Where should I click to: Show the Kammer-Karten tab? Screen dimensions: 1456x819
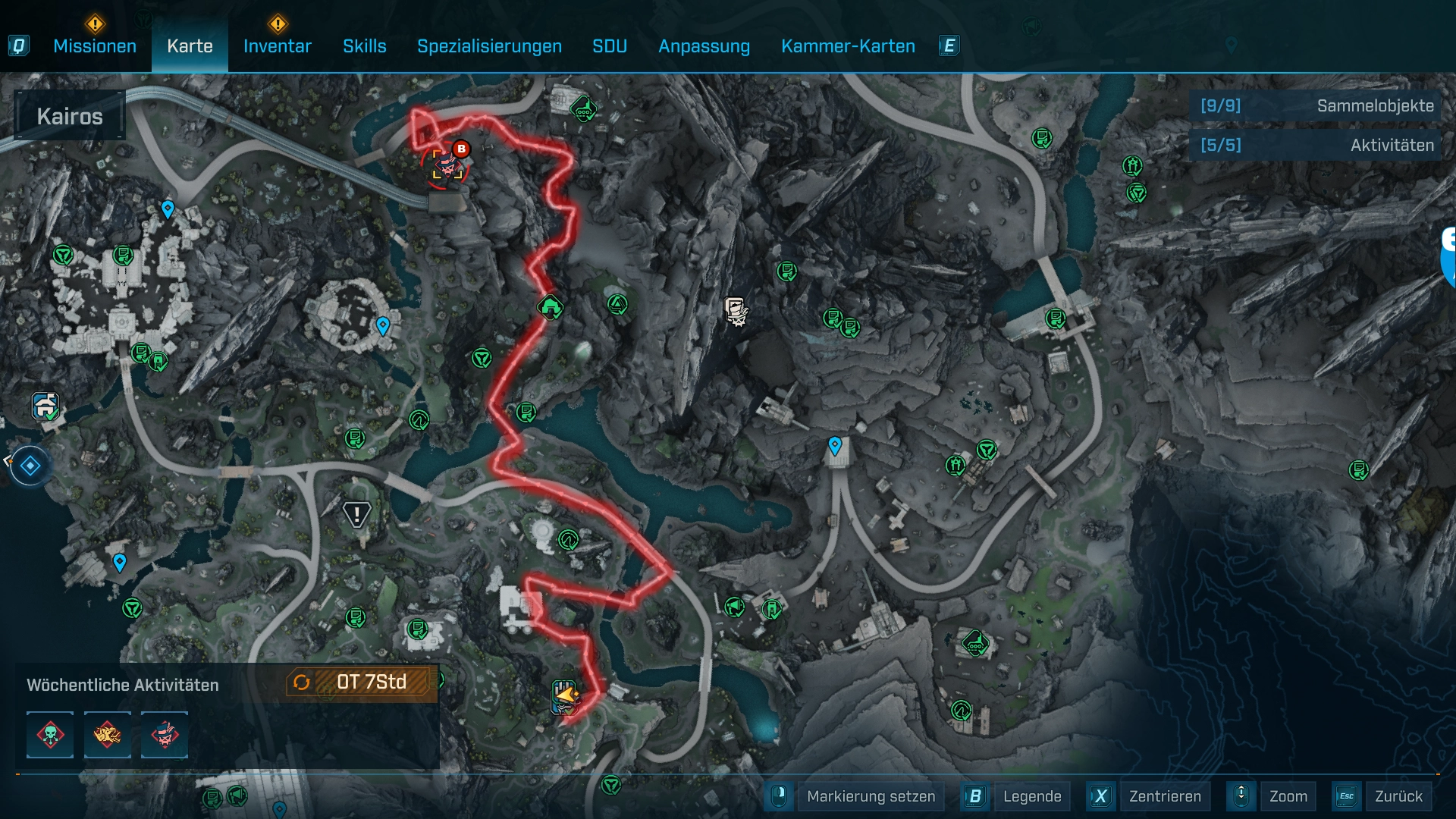tap(848, 46)
